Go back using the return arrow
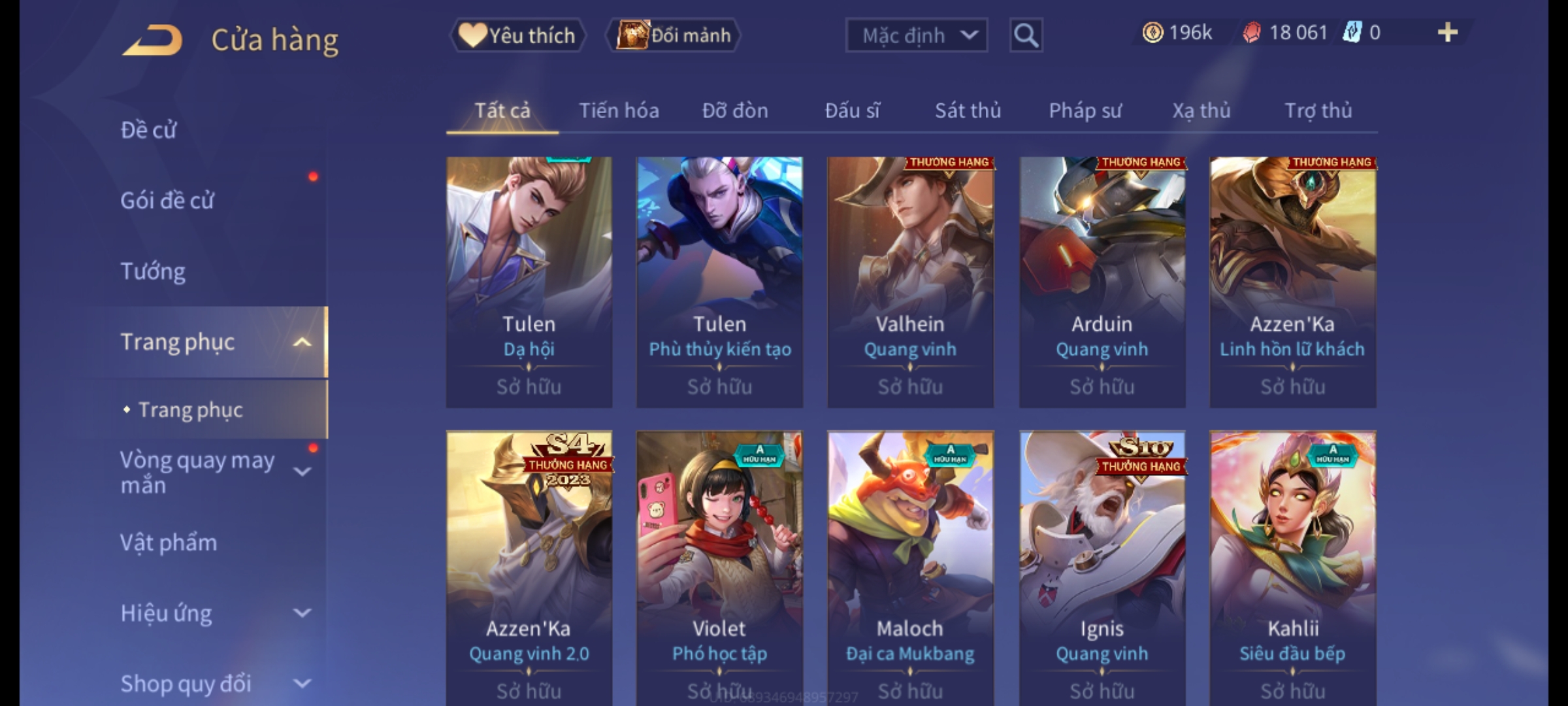 point(152,41)
